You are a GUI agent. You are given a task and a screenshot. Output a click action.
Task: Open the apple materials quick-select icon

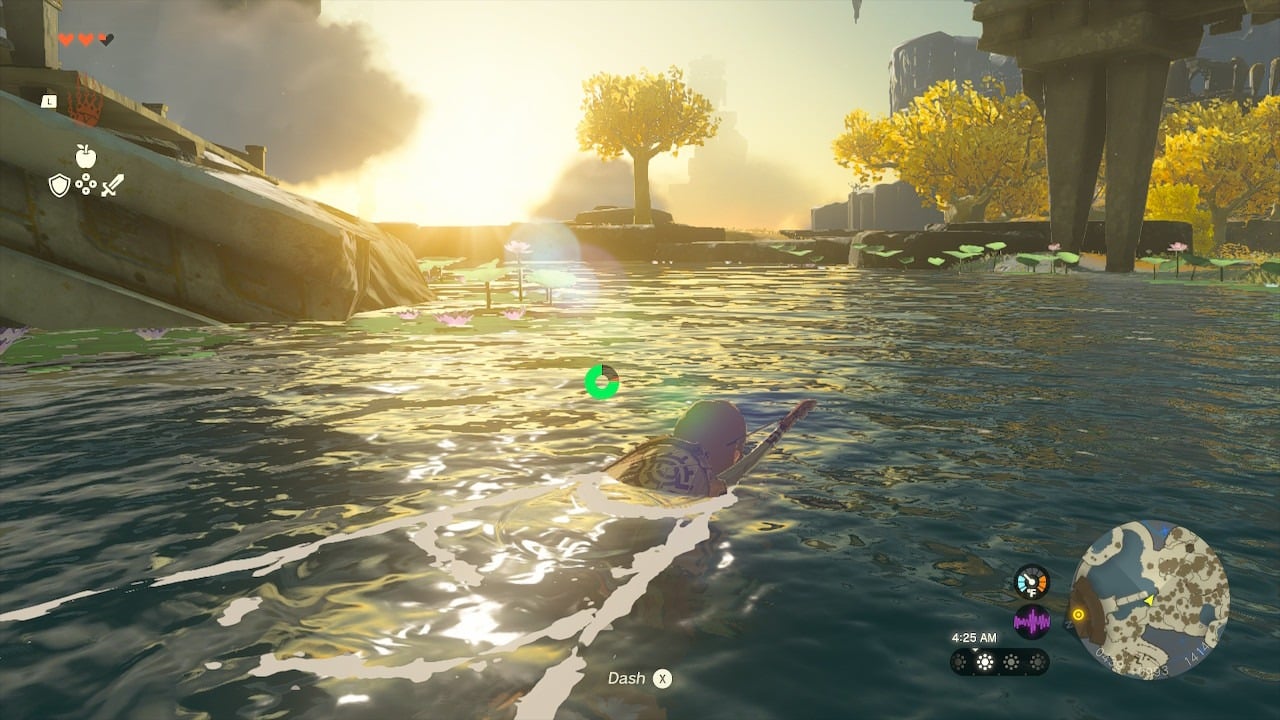tap(86, 156)
